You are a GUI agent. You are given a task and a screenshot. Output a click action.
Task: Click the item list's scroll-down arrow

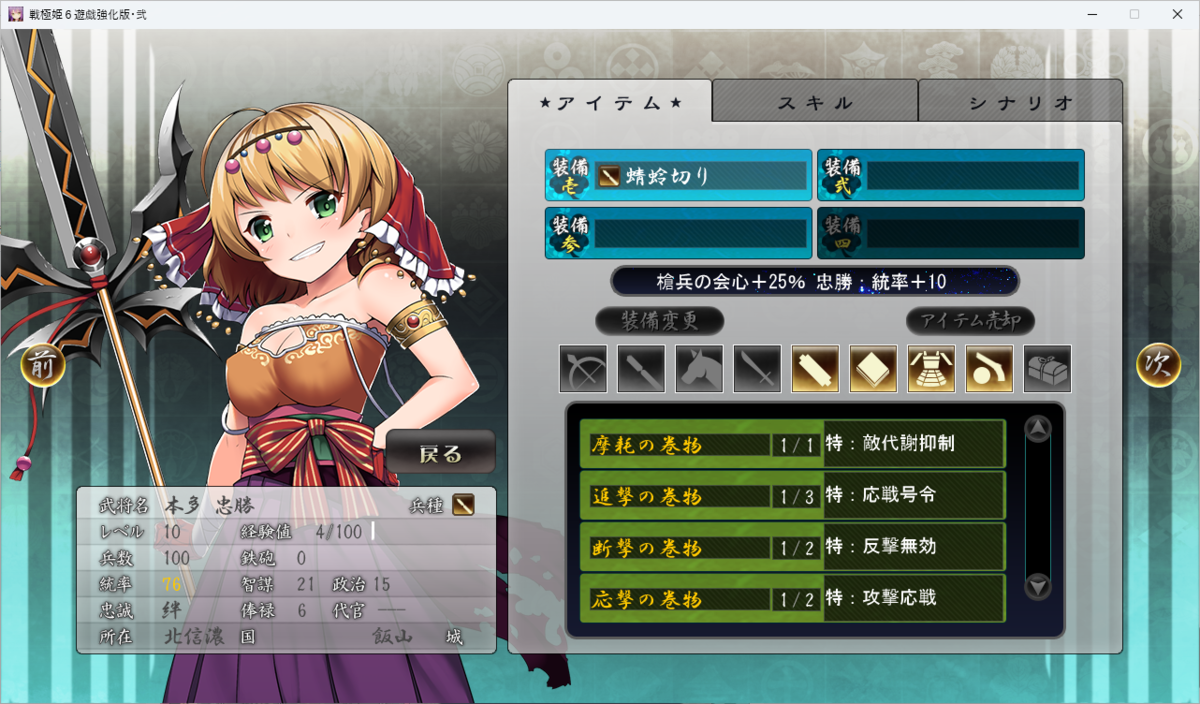coord(1038,586)
